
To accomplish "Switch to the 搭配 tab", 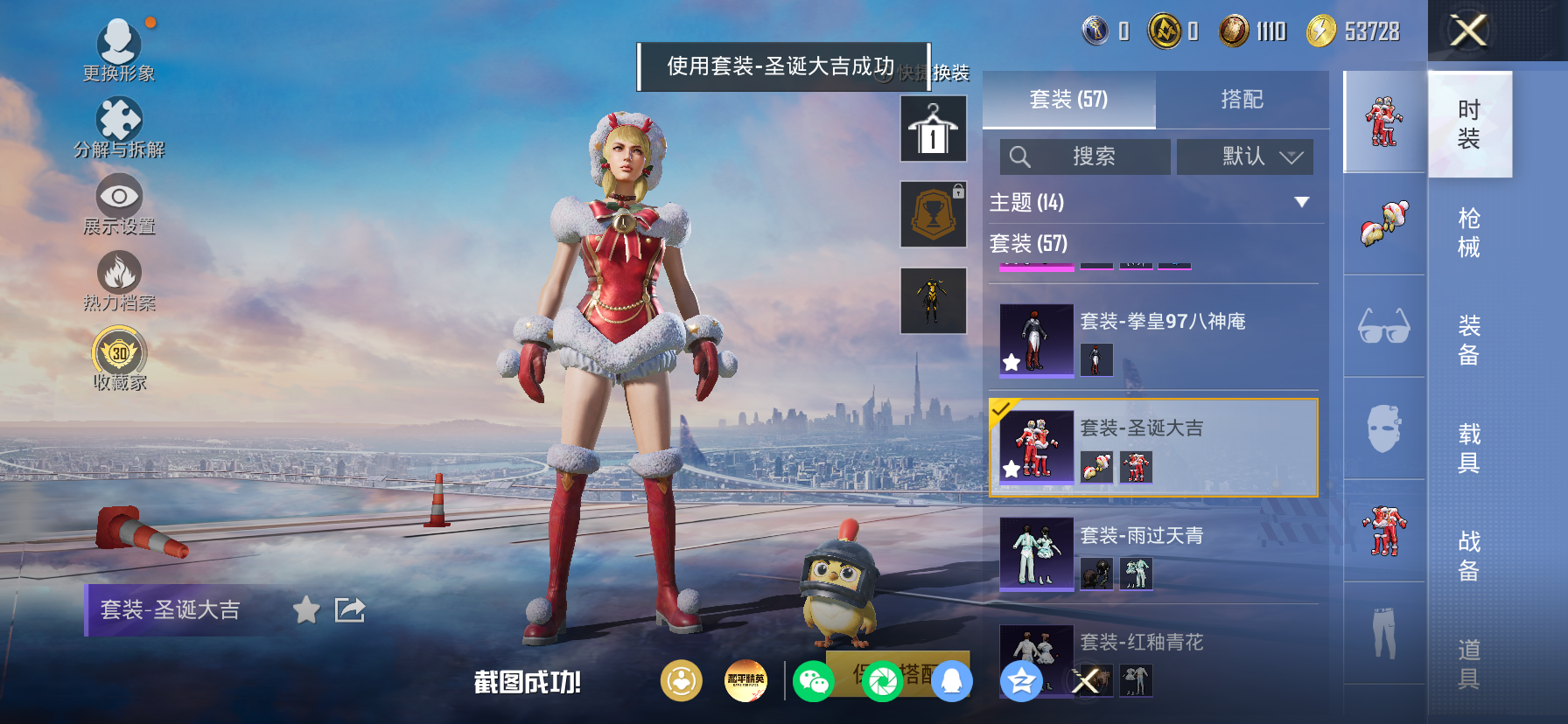I will pos(1242,100).
